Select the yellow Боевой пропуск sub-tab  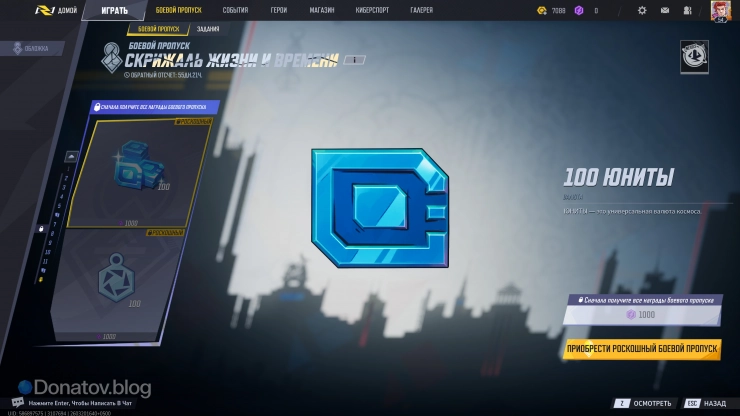tap(151, 29)
